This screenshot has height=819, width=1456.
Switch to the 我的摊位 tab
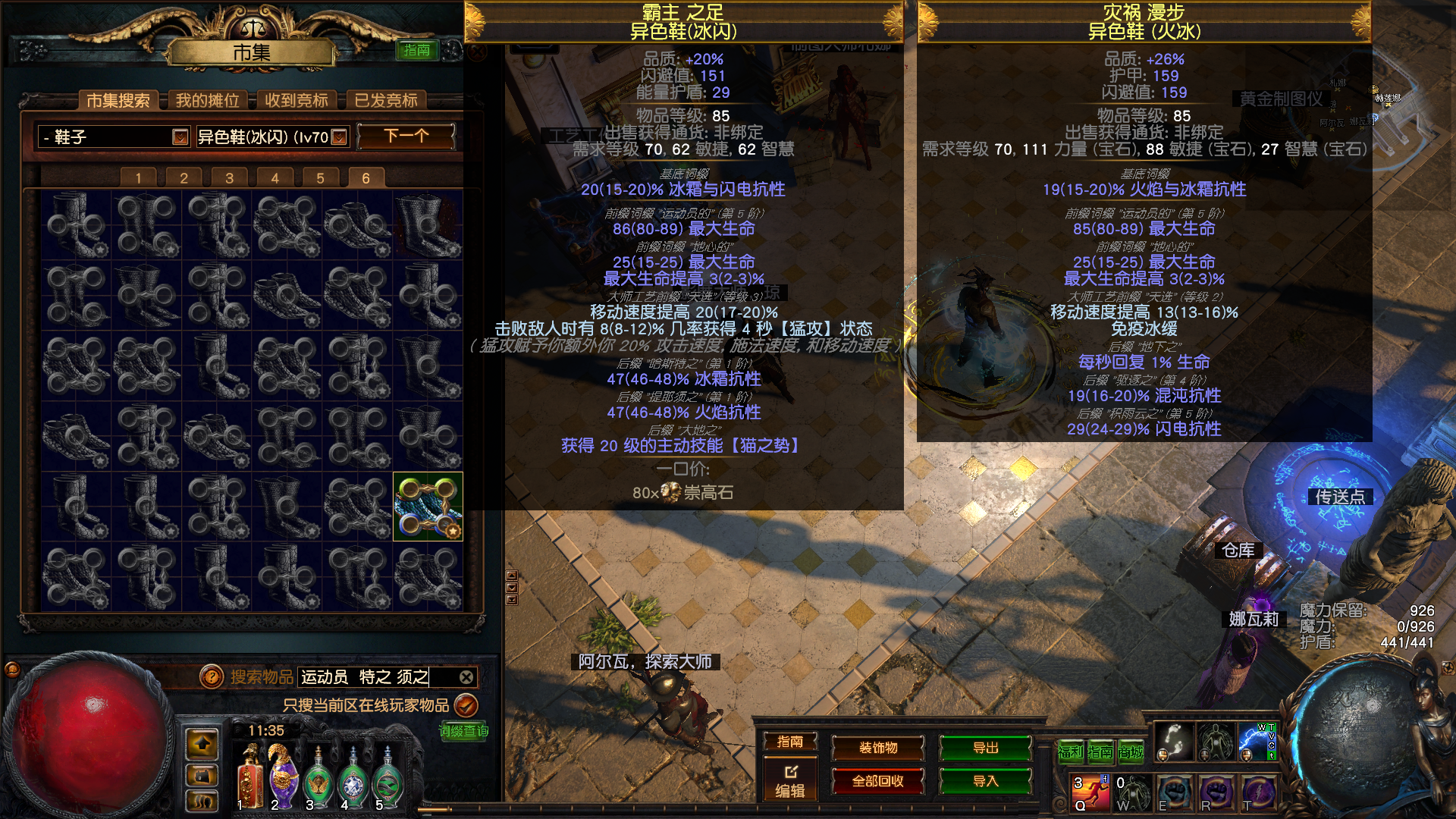[x=207, y=100]
